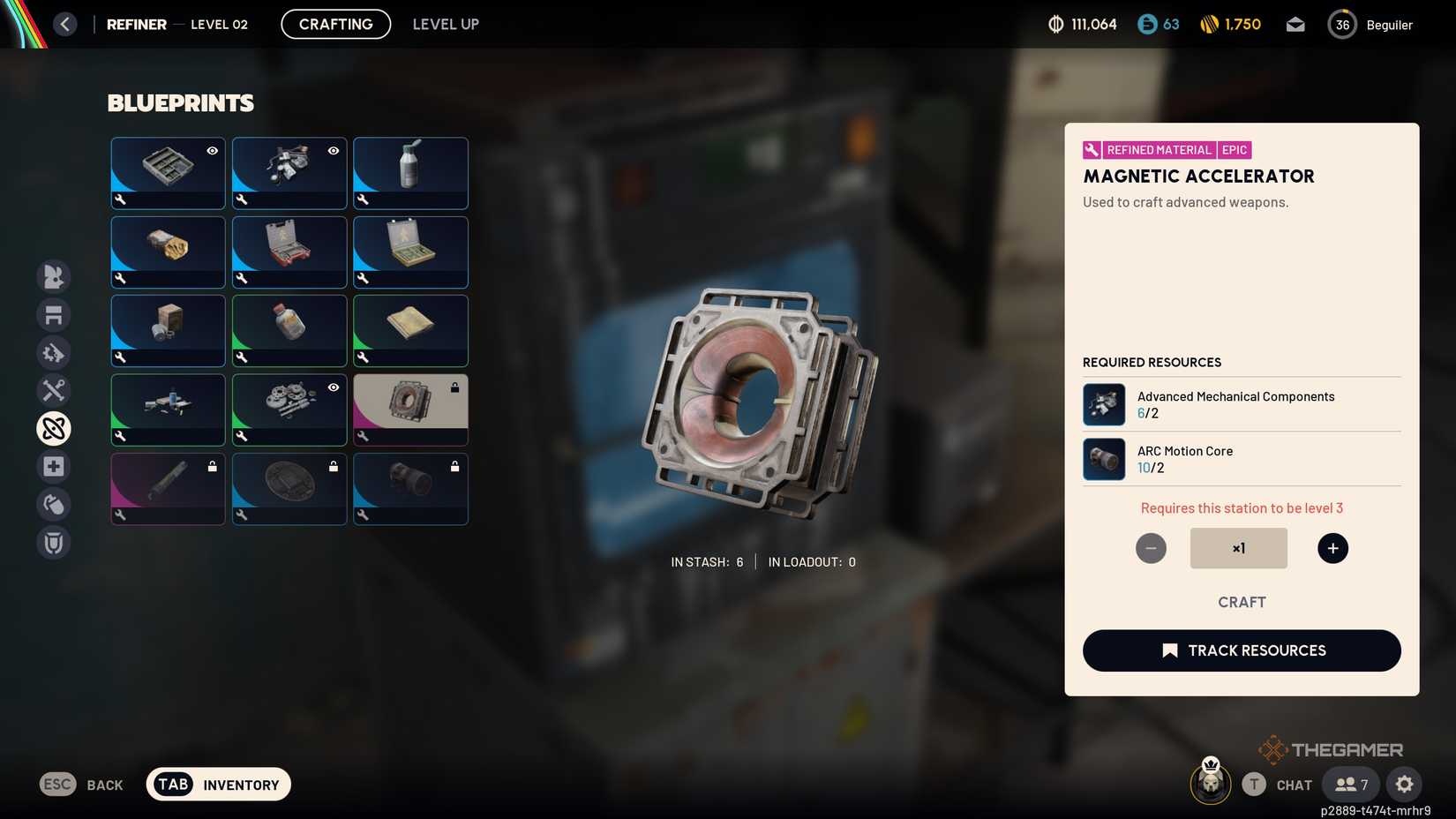Image resolution: width=1456 pixels, height=819 pixels.
Task: Open the player level 36 Beguiler profile
Action: click(1342, 24)
